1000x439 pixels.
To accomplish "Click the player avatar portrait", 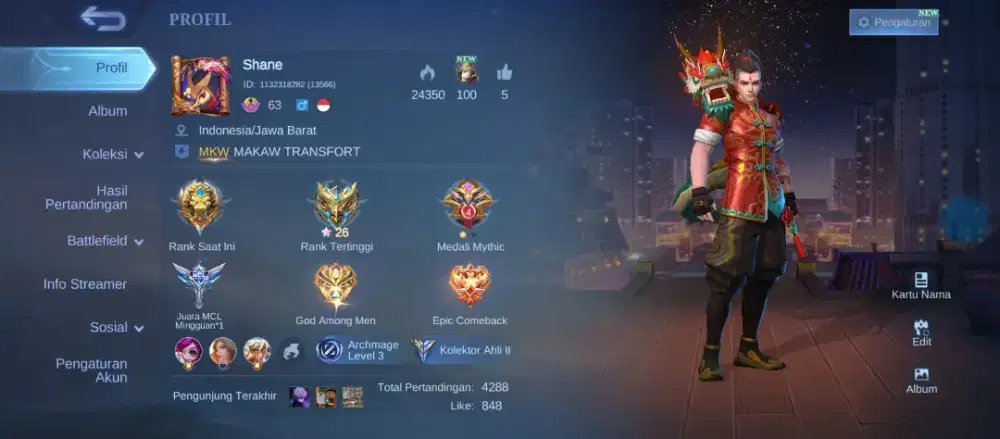I will click(x=200, y=85).
